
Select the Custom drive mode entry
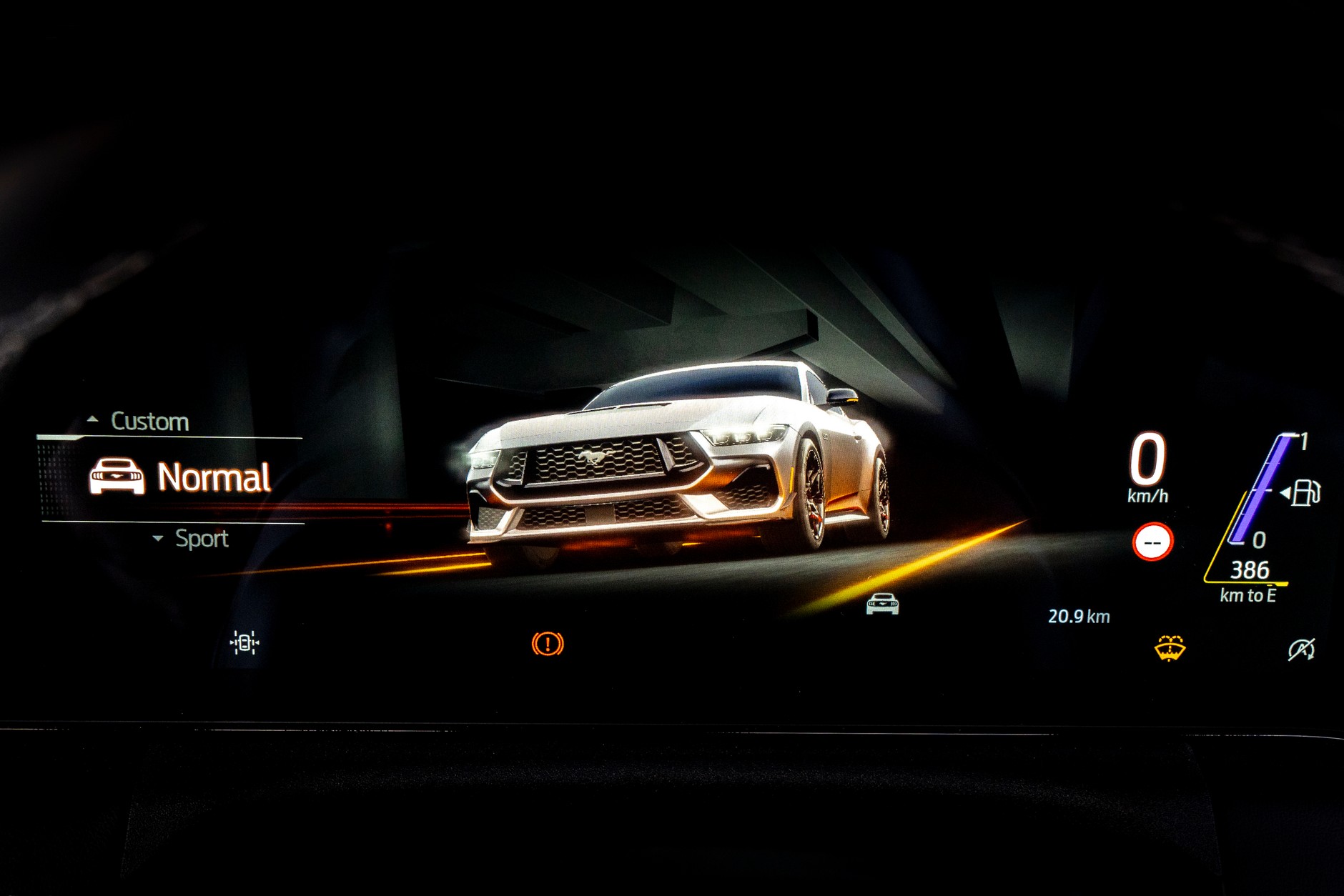[x=149, y=420]
